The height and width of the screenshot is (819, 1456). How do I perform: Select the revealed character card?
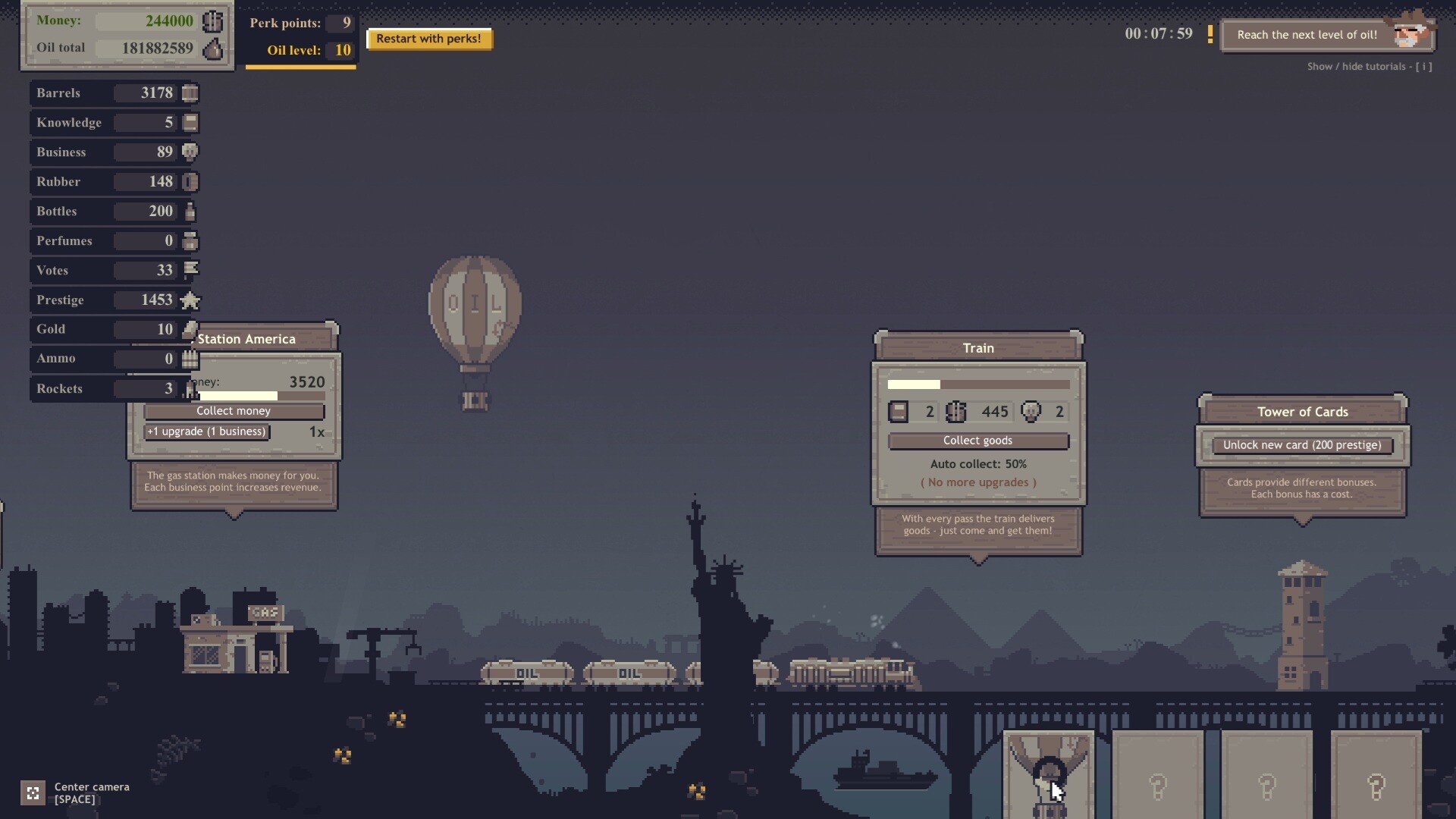coord(1049,775)
